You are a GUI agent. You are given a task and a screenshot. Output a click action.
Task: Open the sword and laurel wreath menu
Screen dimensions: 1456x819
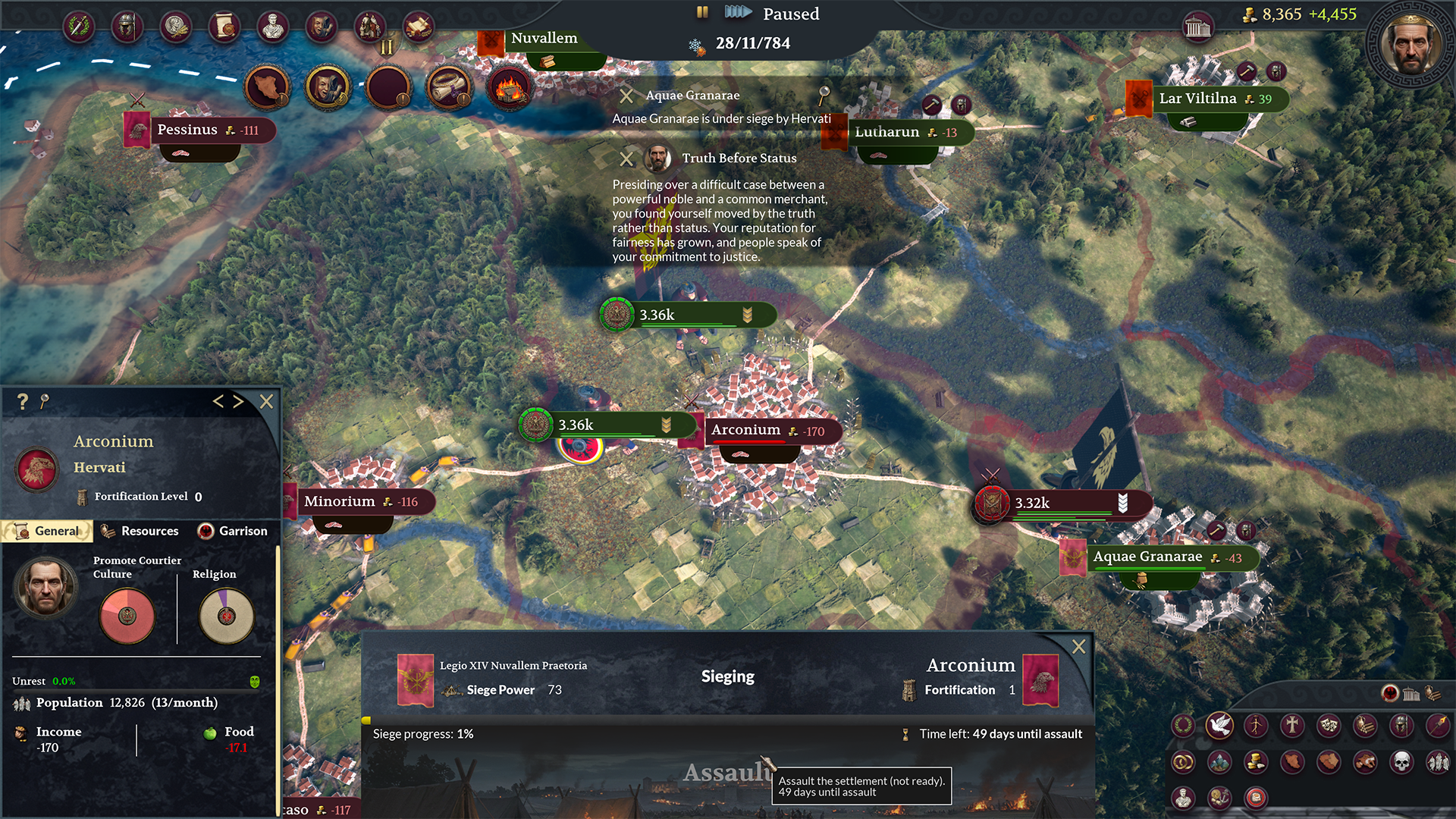coord(78,27)
